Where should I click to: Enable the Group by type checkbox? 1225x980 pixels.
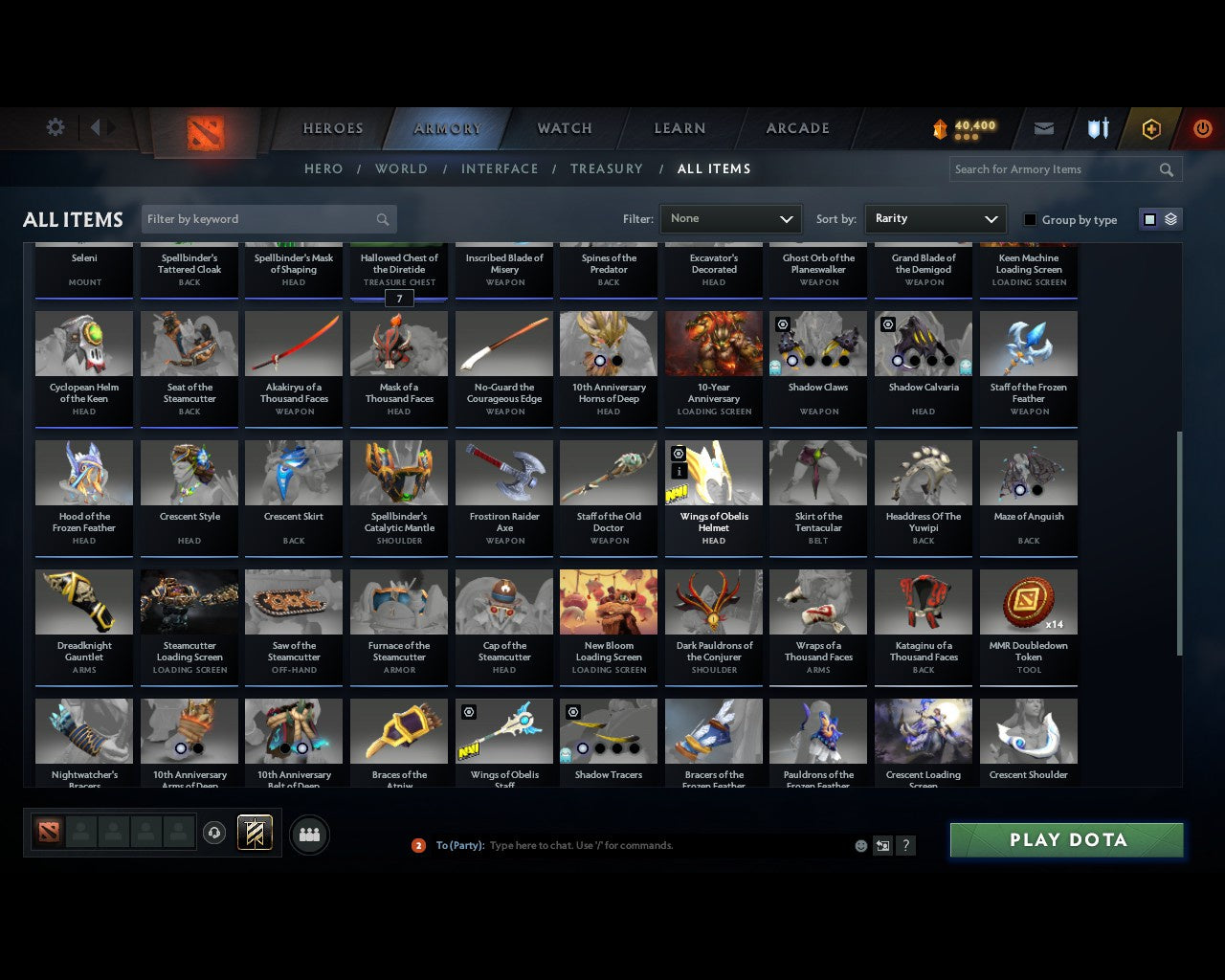(1030, 219)
